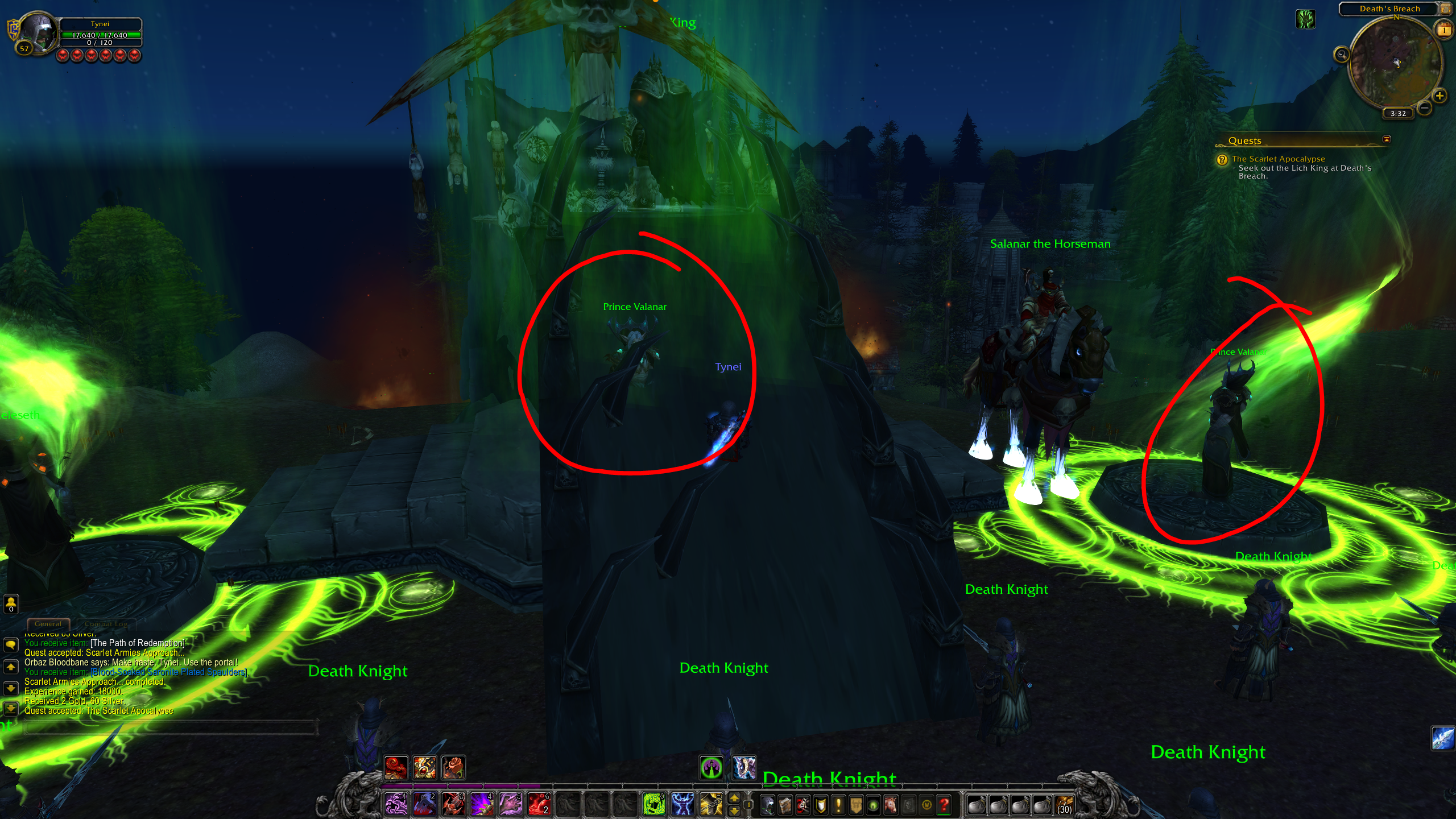The width and height of the screenshot is (1456, 819).
Task: Open the red question mark help button
Action: pyautogui.click(x=945, y=805)
